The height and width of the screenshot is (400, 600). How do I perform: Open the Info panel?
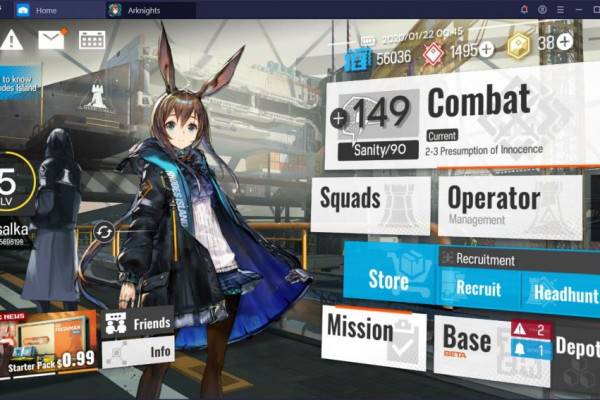[x=138, y=352]
